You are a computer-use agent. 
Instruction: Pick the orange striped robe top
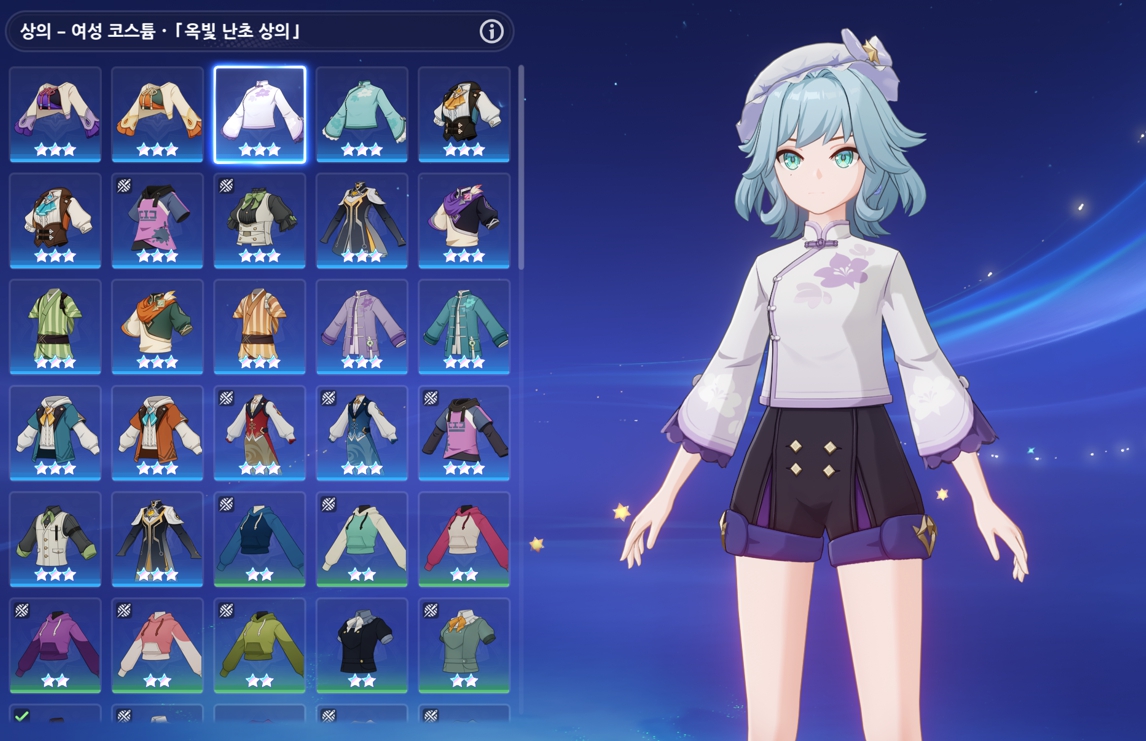click(259, 327)
